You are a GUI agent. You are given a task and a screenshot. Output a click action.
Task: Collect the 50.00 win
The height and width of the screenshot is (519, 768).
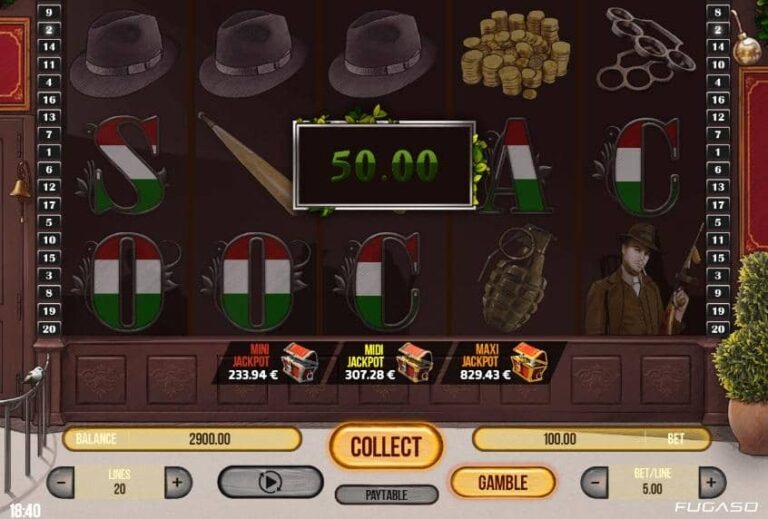386,446
